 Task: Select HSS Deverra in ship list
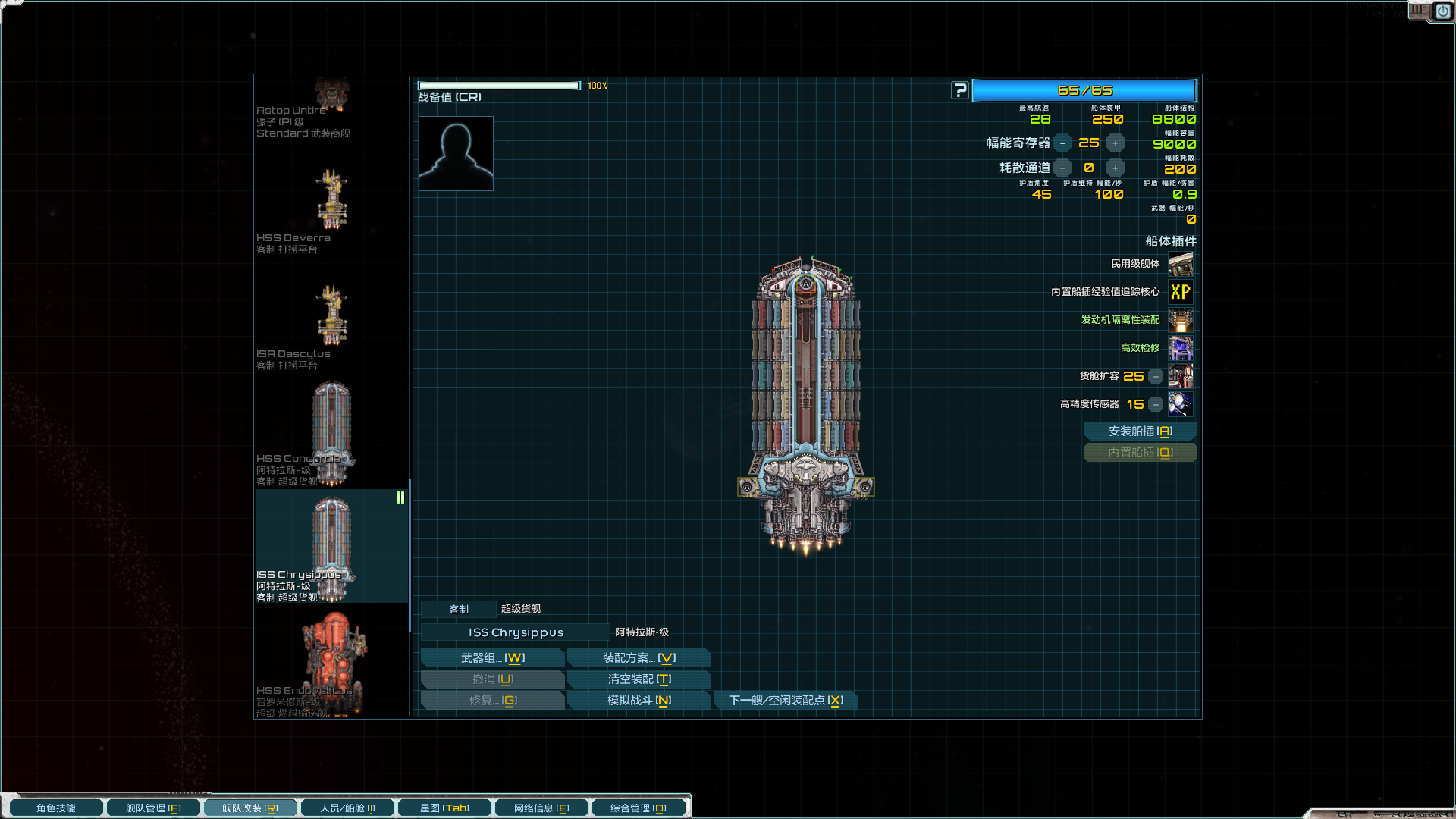(x=331, y=209)
